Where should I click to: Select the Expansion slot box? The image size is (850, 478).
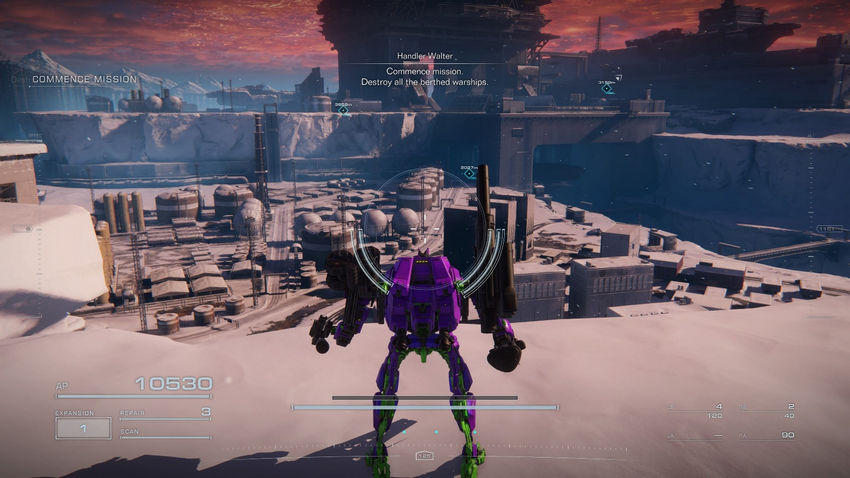coord(83,428)
